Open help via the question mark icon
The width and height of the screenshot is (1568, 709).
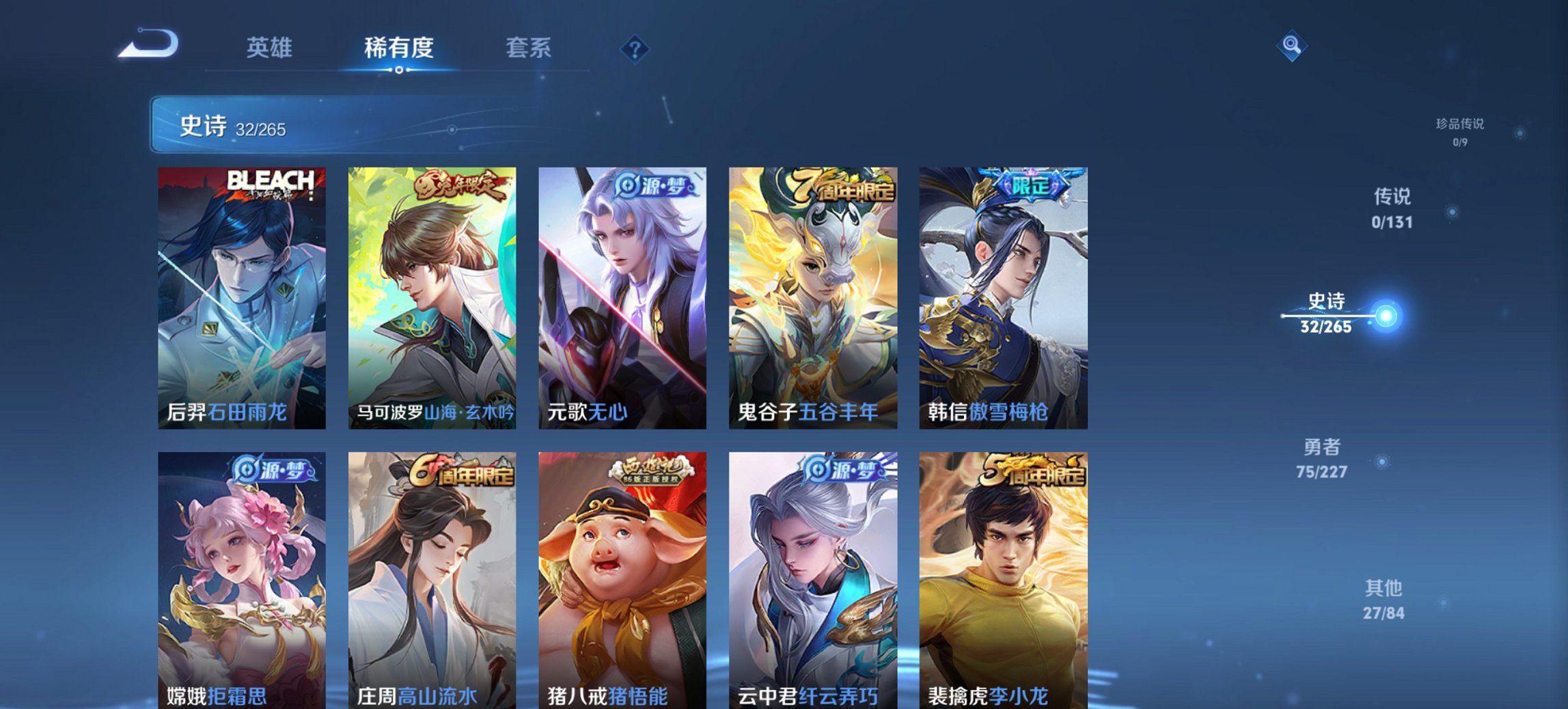point(633,48)
